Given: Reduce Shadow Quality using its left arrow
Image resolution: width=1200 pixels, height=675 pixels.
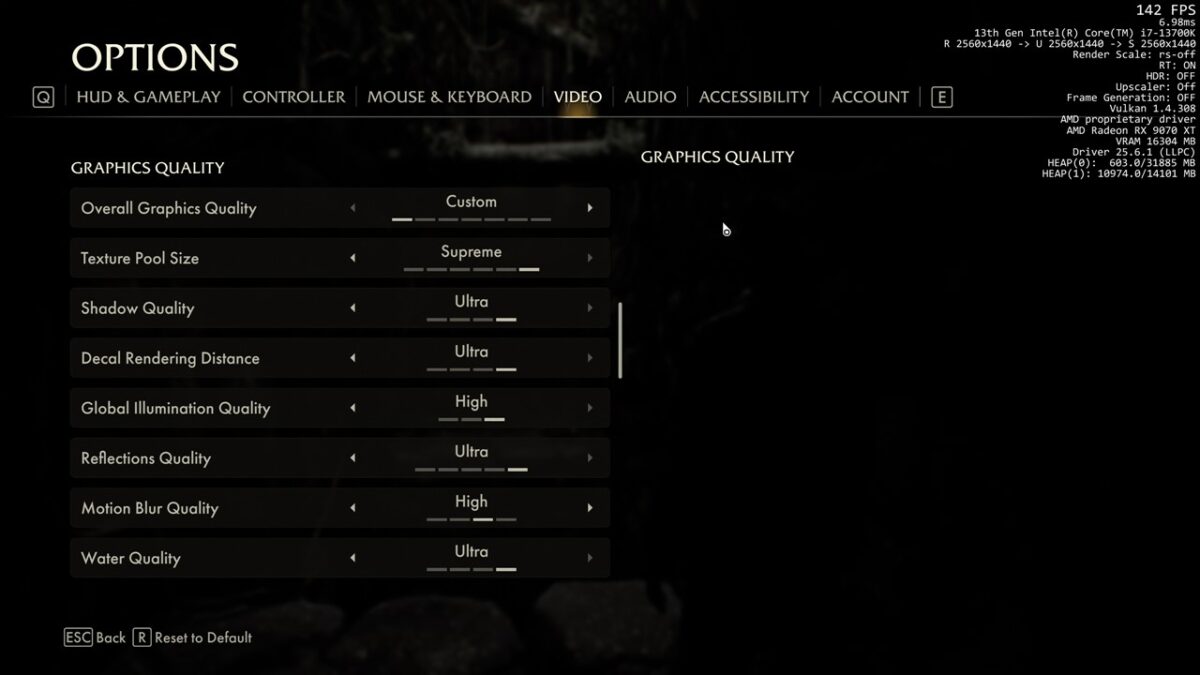Looking at the screenshot, I should [352, 308].
